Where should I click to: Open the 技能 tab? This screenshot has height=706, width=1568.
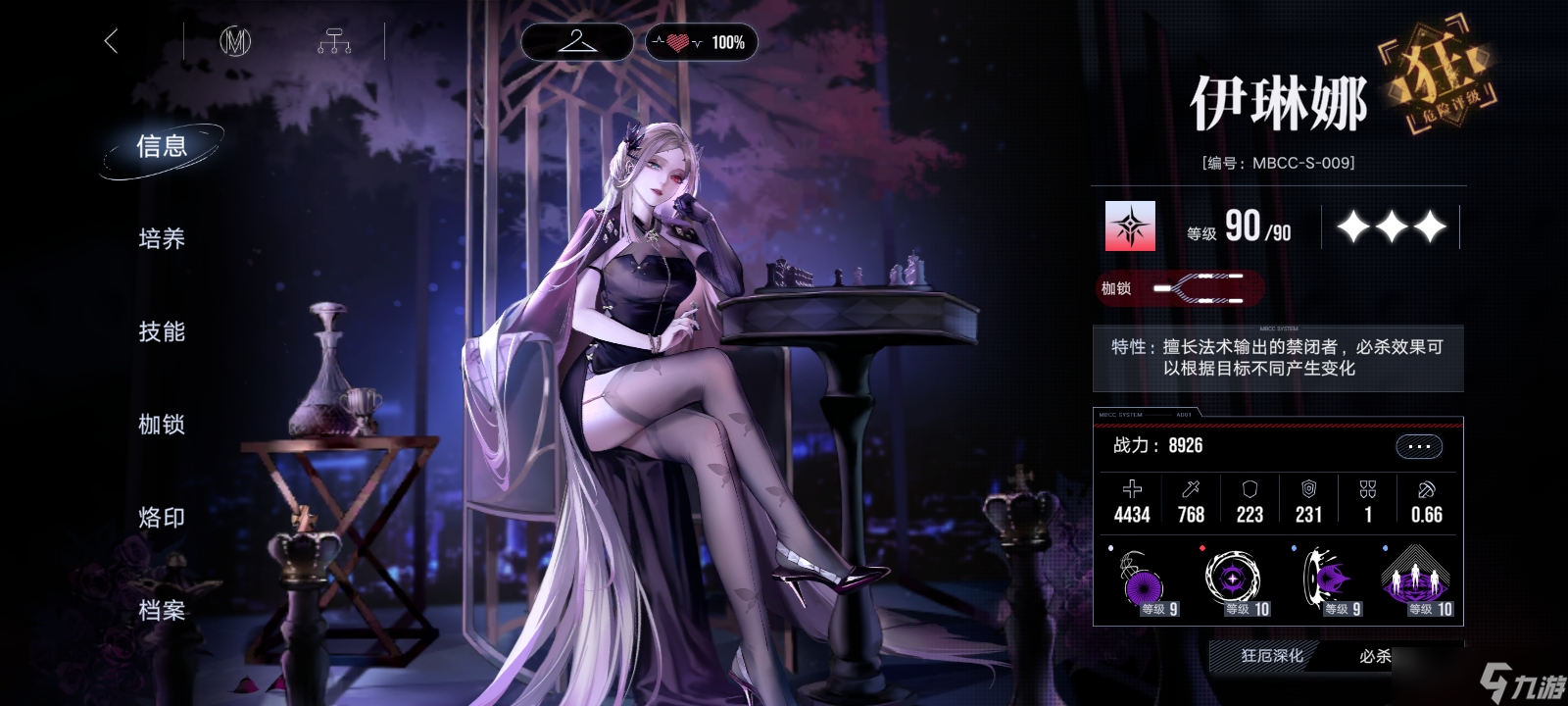click(x=162, y=331)
